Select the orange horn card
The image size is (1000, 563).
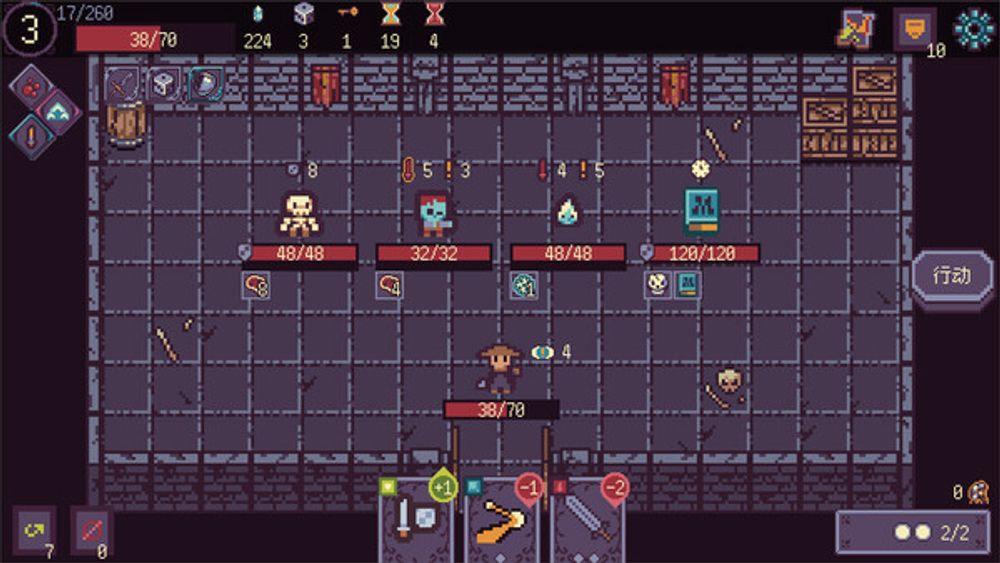(x=502, y=522)
